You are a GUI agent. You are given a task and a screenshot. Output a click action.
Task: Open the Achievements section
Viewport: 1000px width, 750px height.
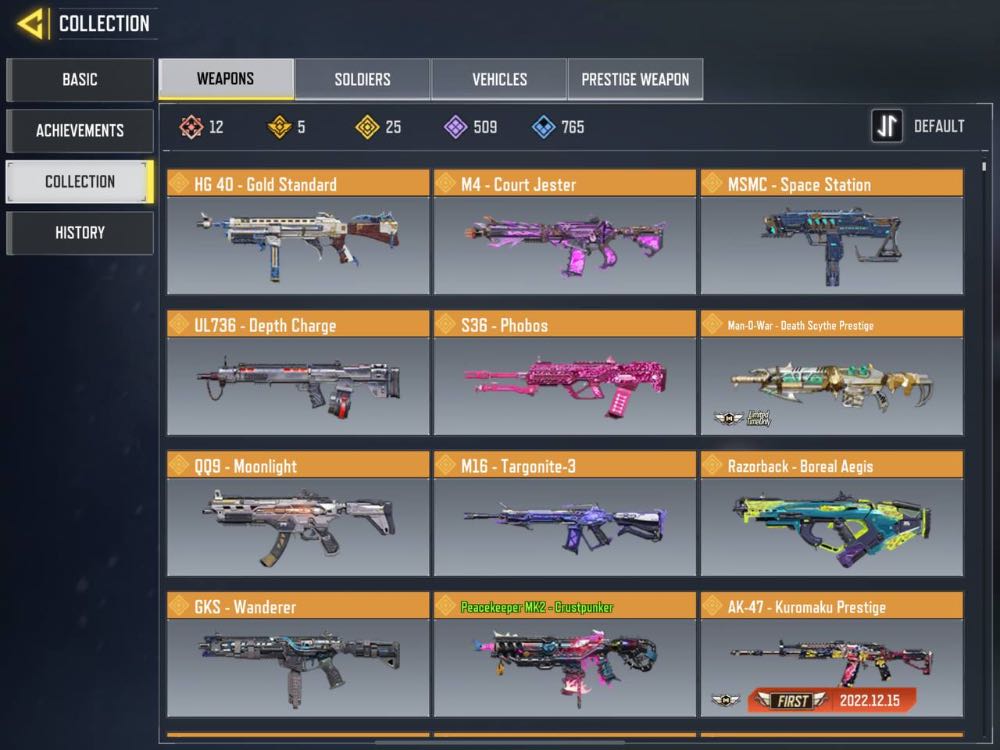pyautogui.click(x=80, y=130)
